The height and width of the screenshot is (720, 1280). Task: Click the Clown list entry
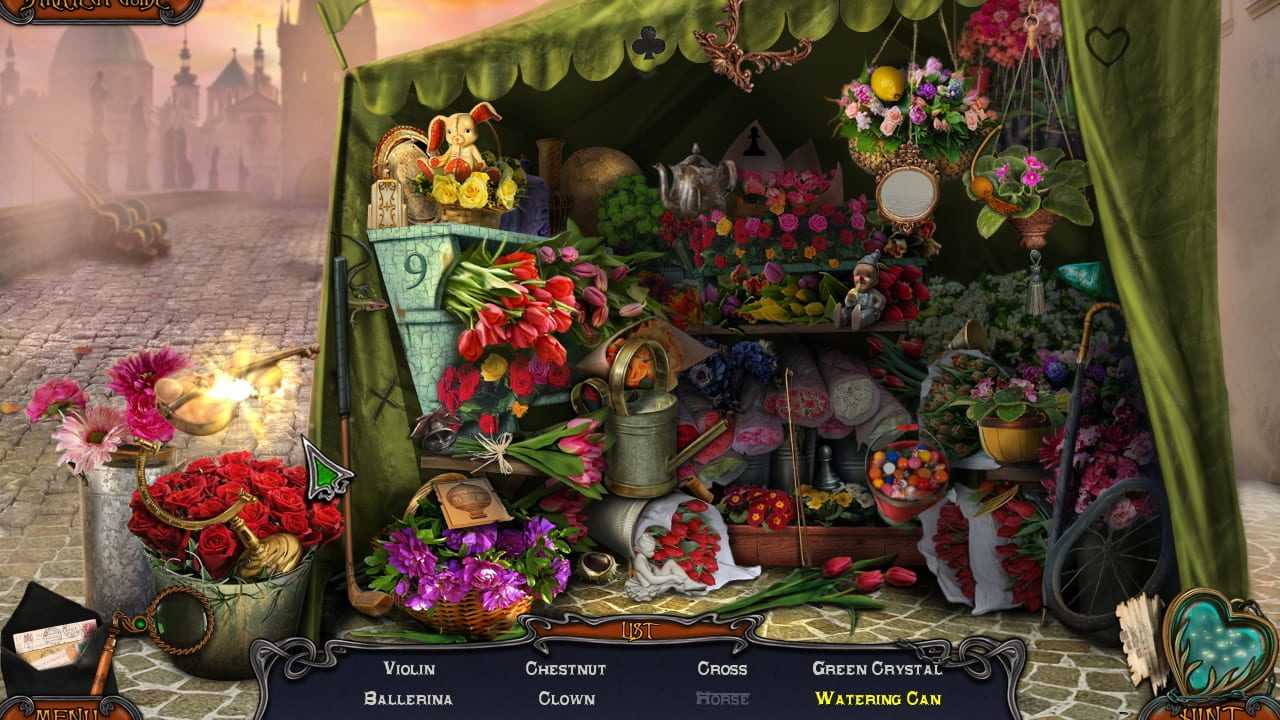pos(566,699)
